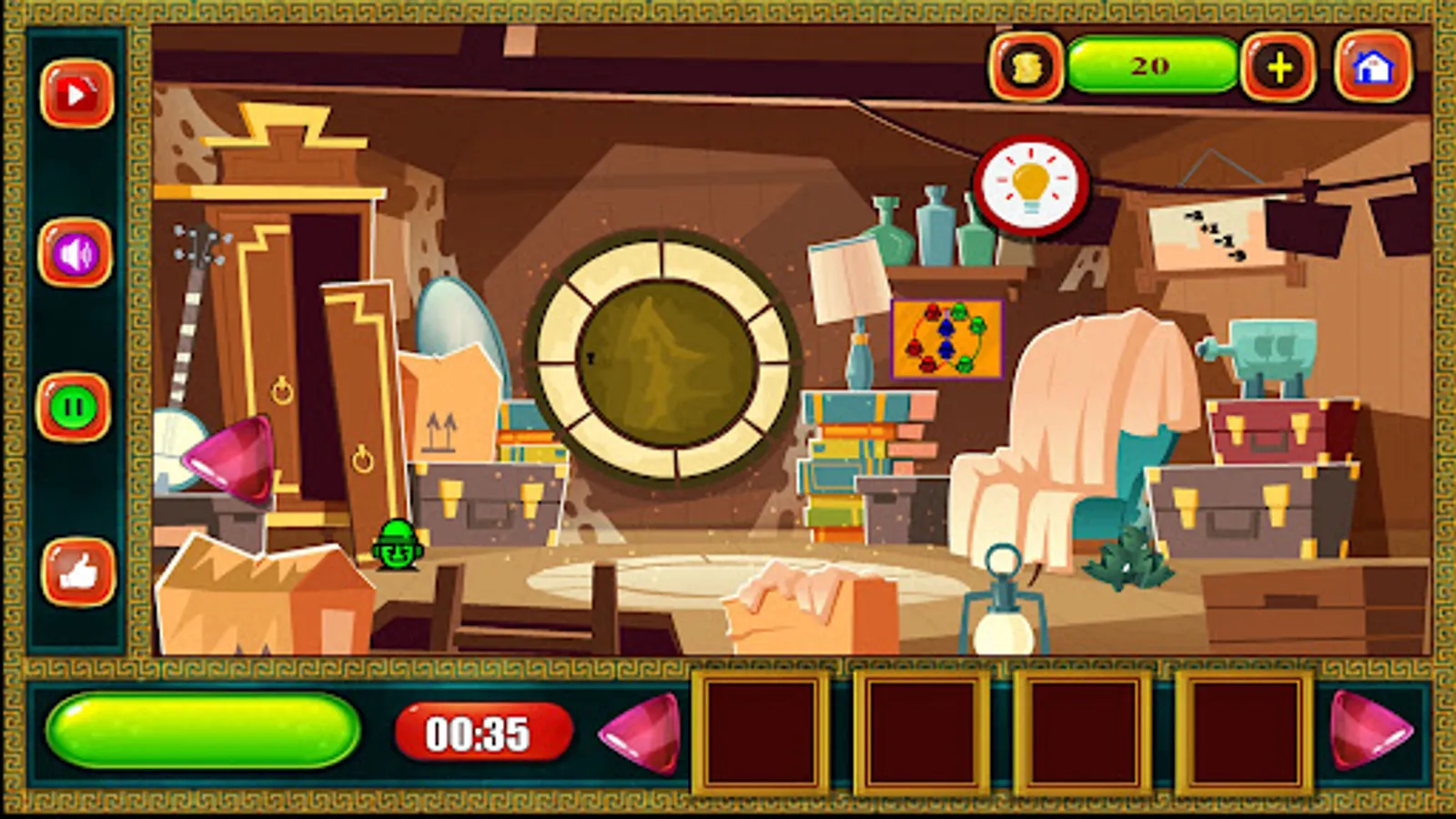Pause the game
Image resolution: width=1456 pixels, height=819 pixels.
pos(76,406)
